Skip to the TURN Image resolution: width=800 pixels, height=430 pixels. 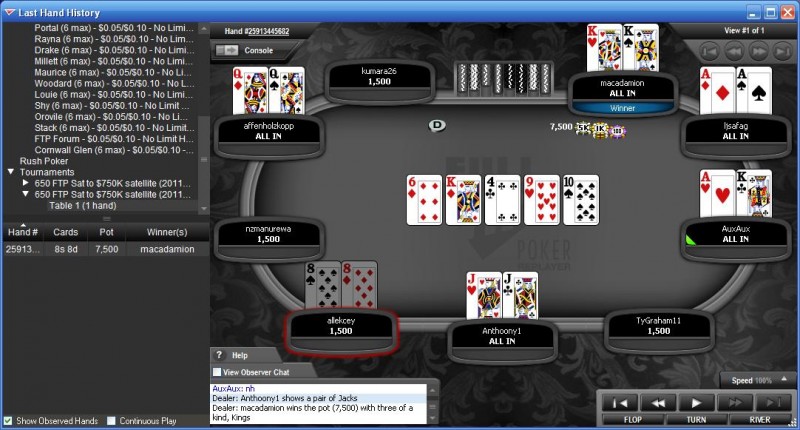(695, 420)
